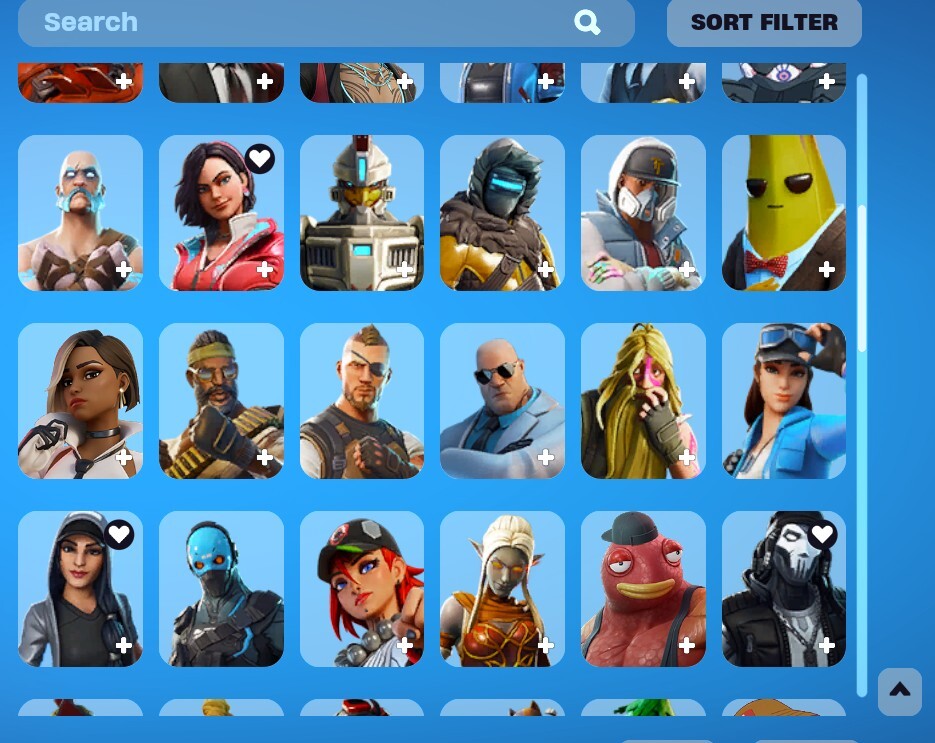Pick the blue-masked hooded skin
The width and height of the screenshot is (935, 743).
pos(221,588)
